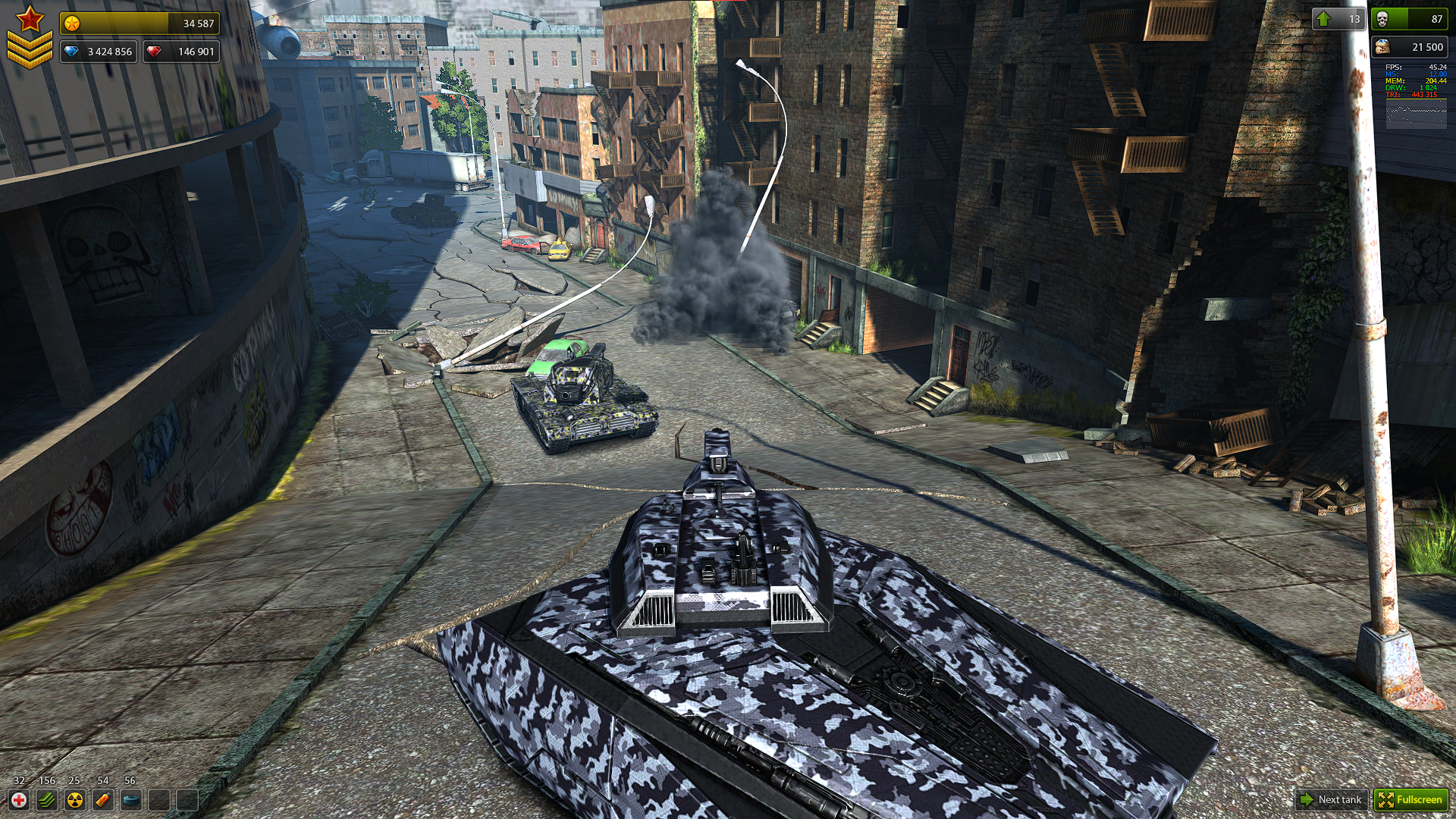Image resolution: width=1456 pixels, height=819 pixels.
Task: Click the blue crystal currency icon
Action: (71, 52)
